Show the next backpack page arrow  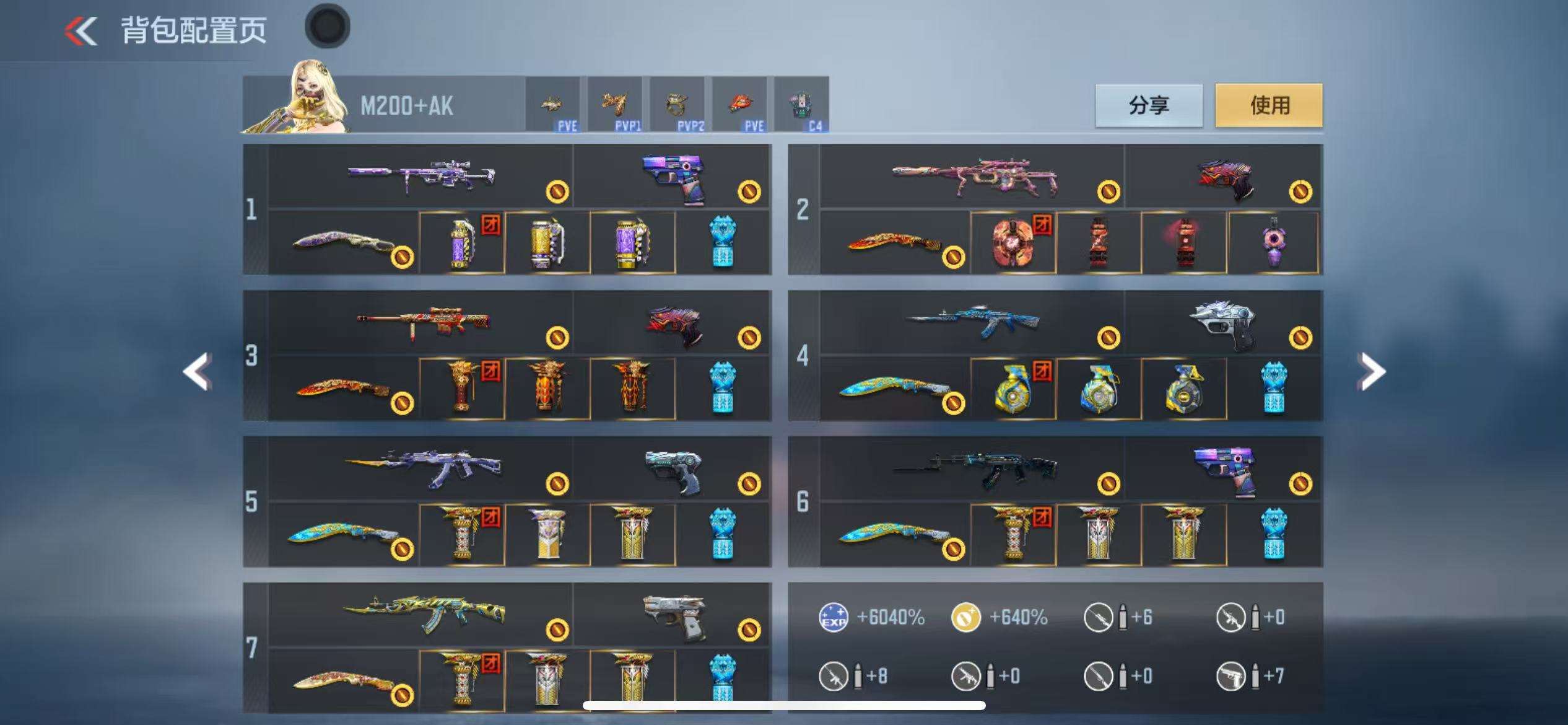1371,371
